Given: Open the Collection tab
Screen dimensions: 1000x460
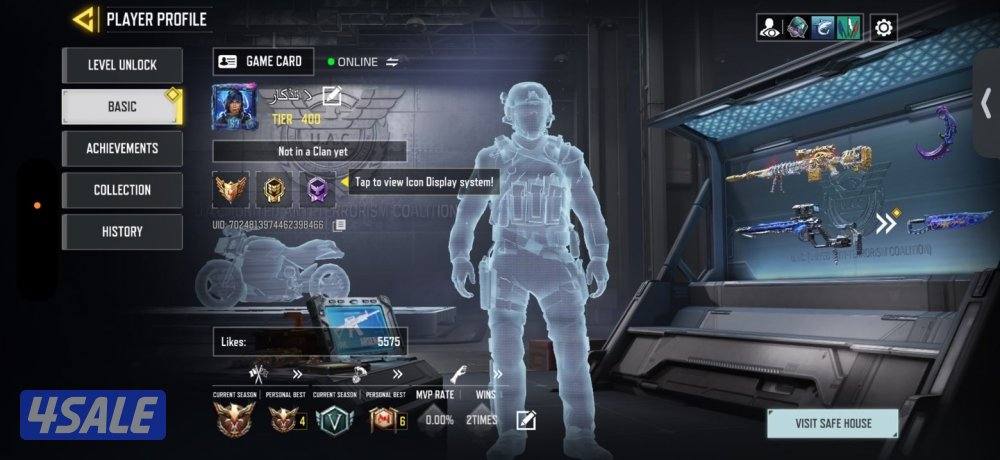Looking at the screenshot, I should pyautogui.click(x=122, y=190).
